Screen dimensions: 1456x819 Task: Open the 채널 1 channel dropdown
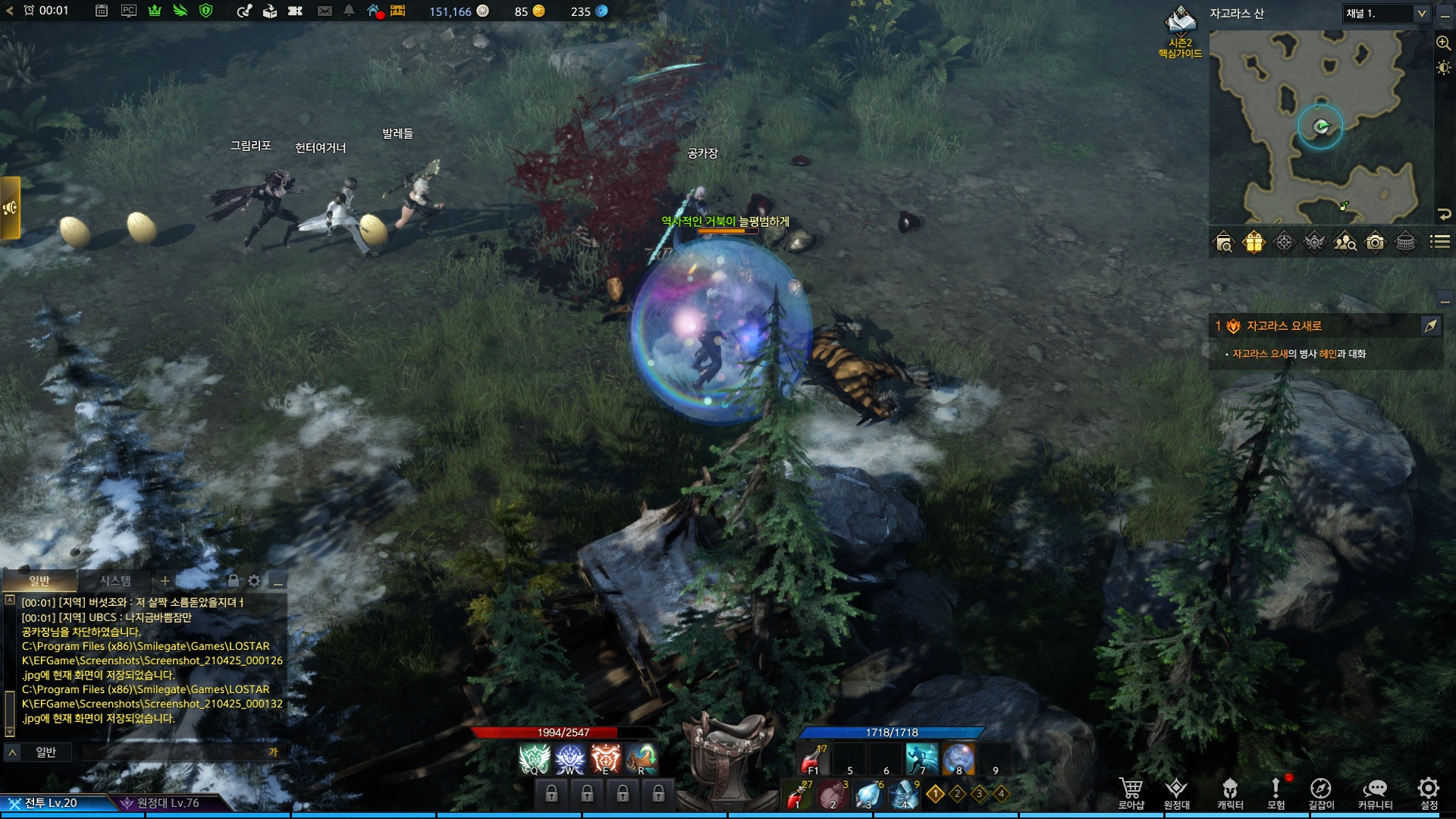(1386, 14)
